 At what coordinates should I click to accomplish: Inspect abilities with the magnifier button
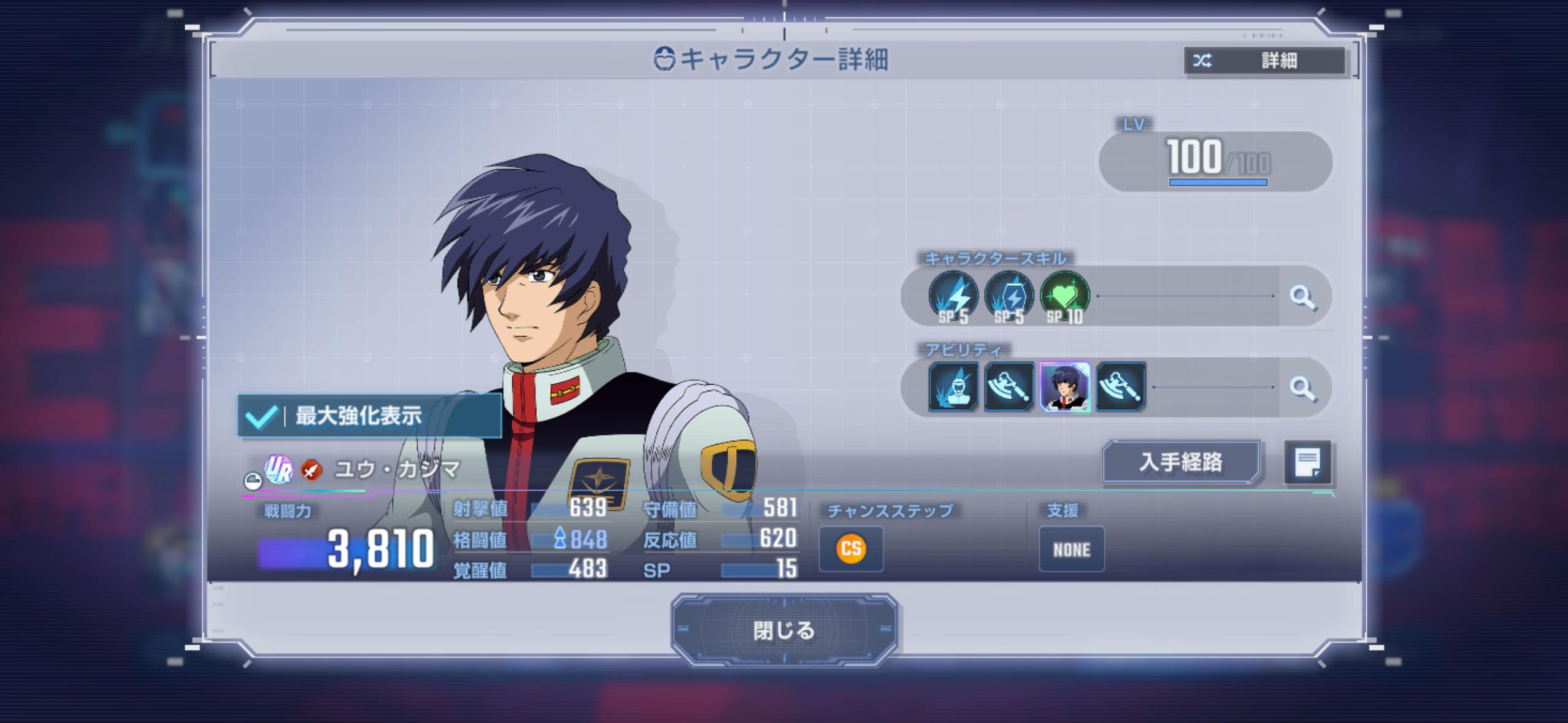coord(1302,388)
